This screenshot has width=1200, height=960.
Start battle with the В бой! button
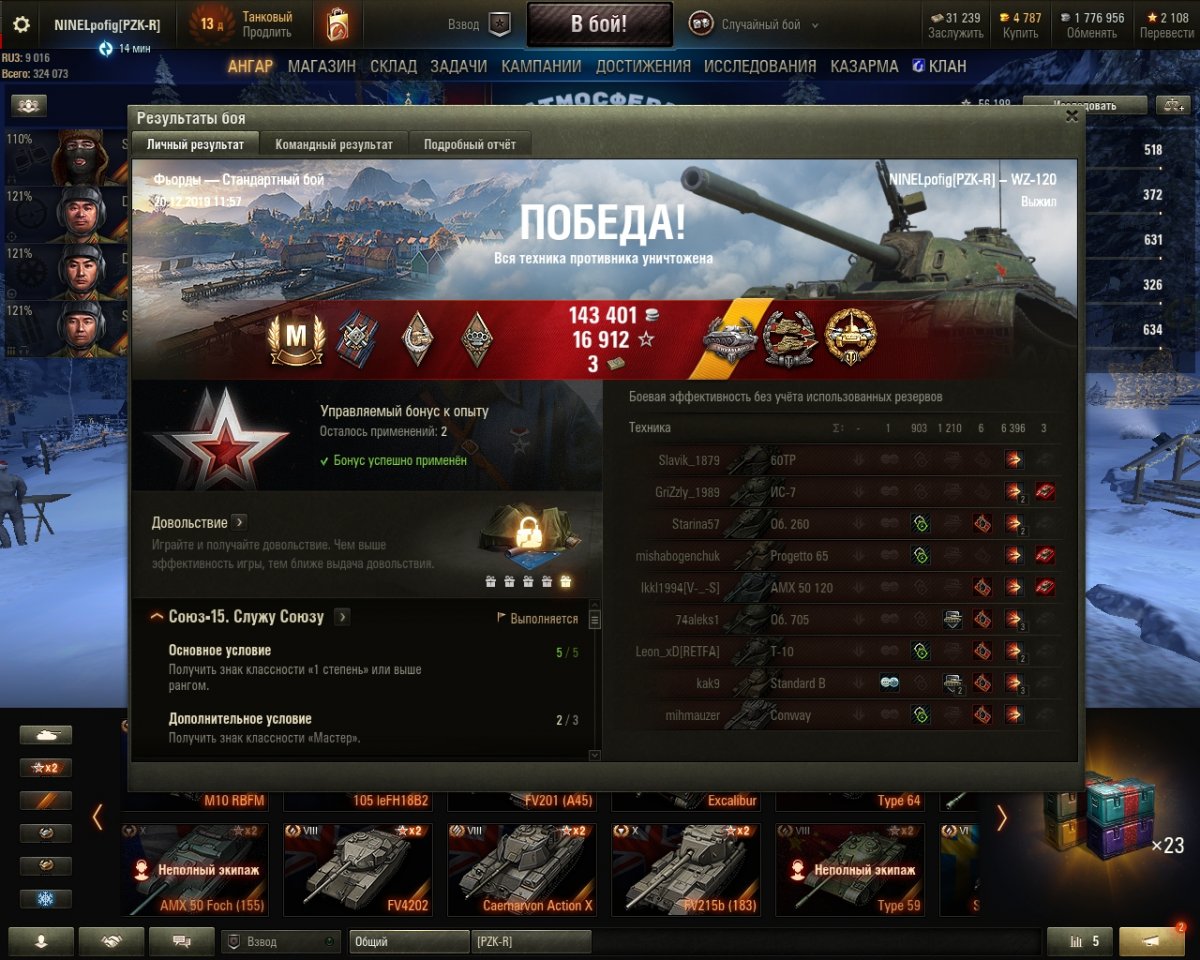click(x=599, y=24)
